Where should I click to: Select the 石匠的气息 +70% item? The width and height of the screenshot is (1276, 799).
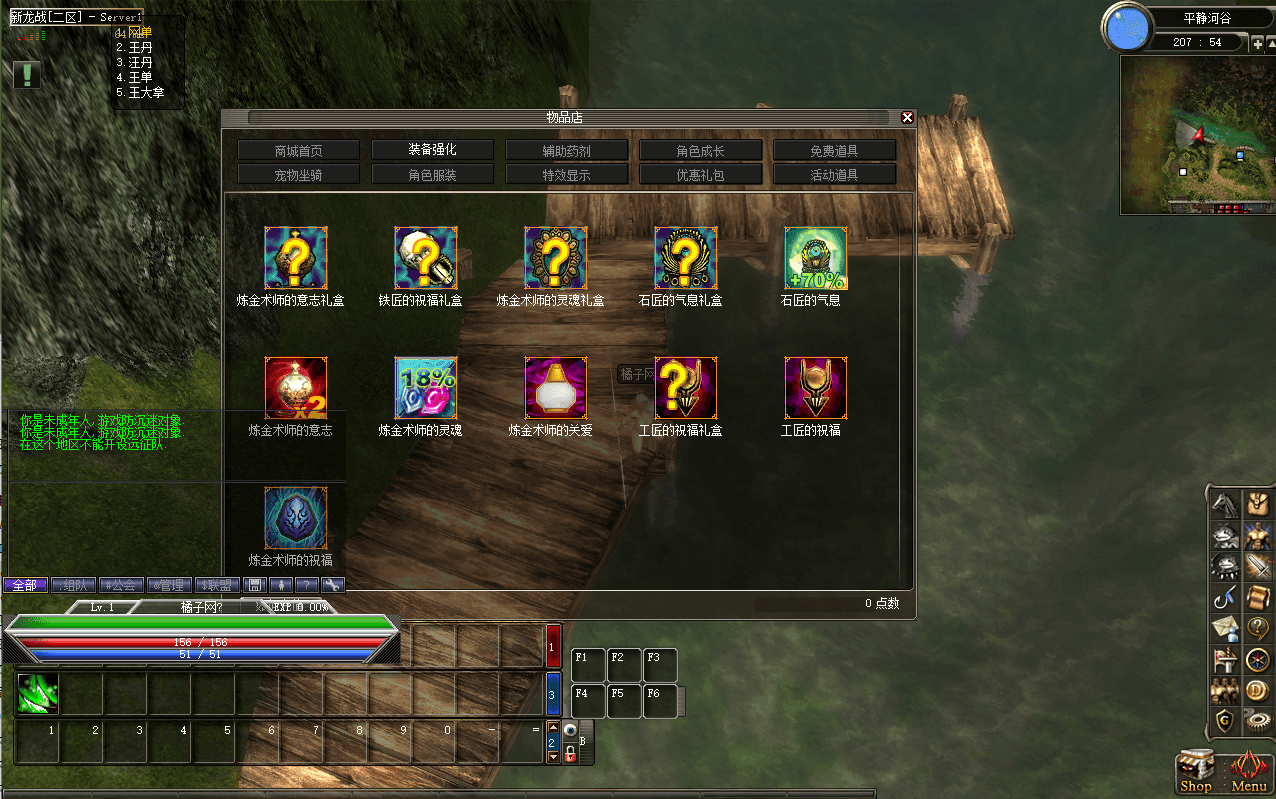(816, 258)
